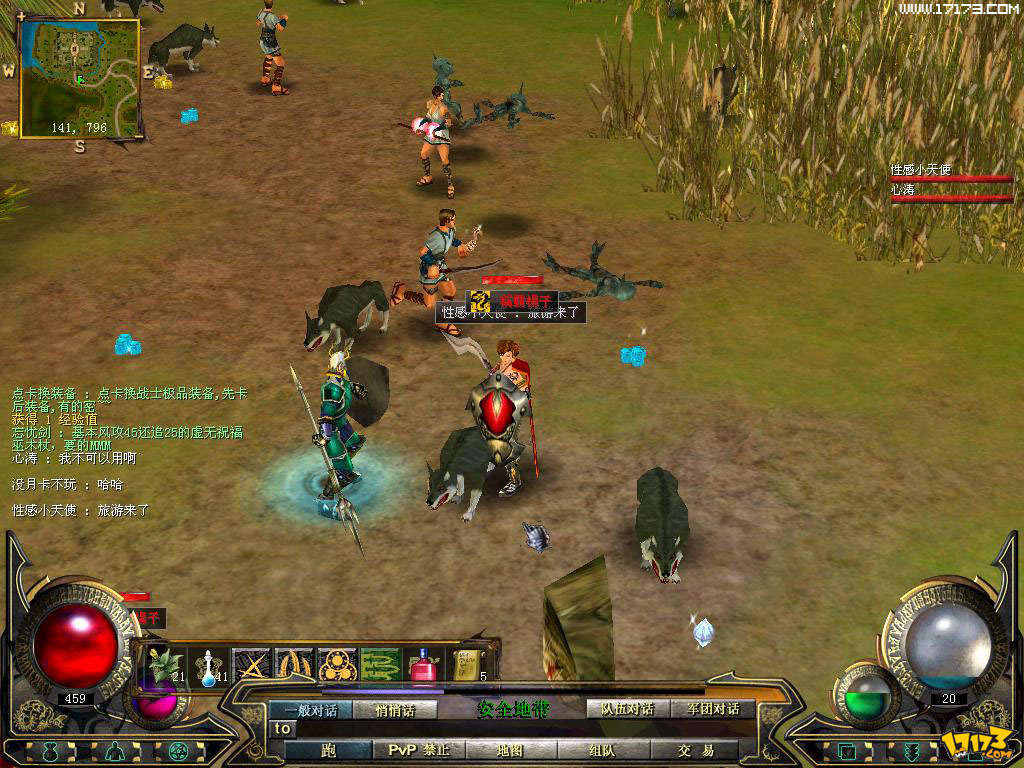Use the yellow scroll hotbar slot
The height and width of the screenshot is (768, 1024).
[x=465, y=665]
